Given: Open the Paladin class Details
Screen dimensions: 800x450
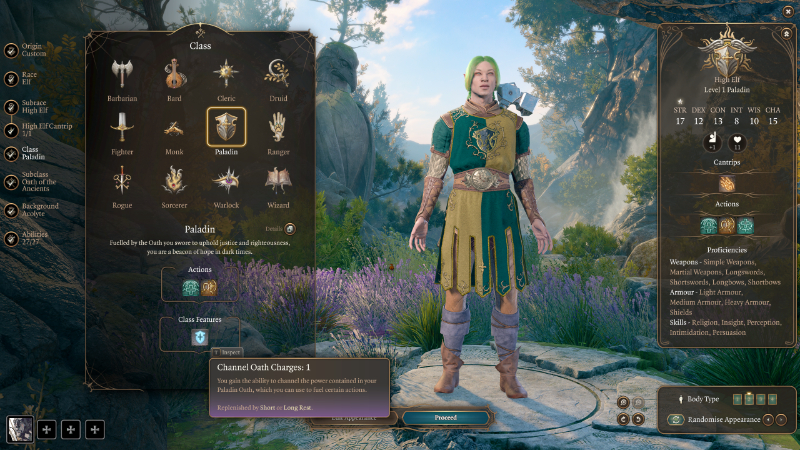Looking at the screenshot, I should [283, 229].
